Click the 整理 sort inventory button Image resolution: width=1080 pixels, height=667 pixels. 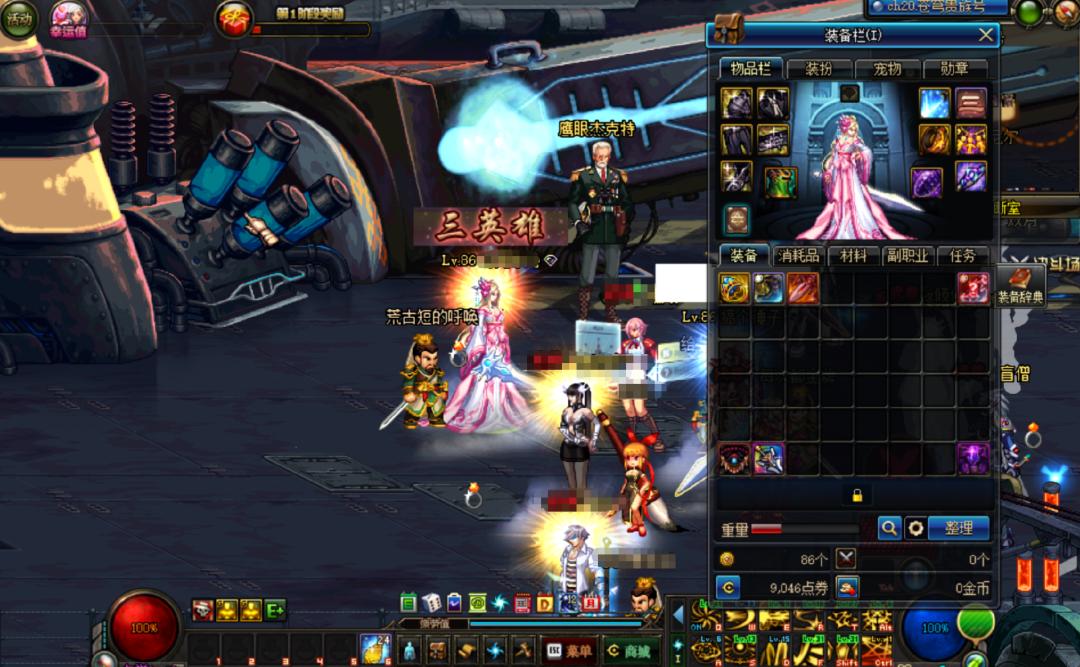(958, 528)
